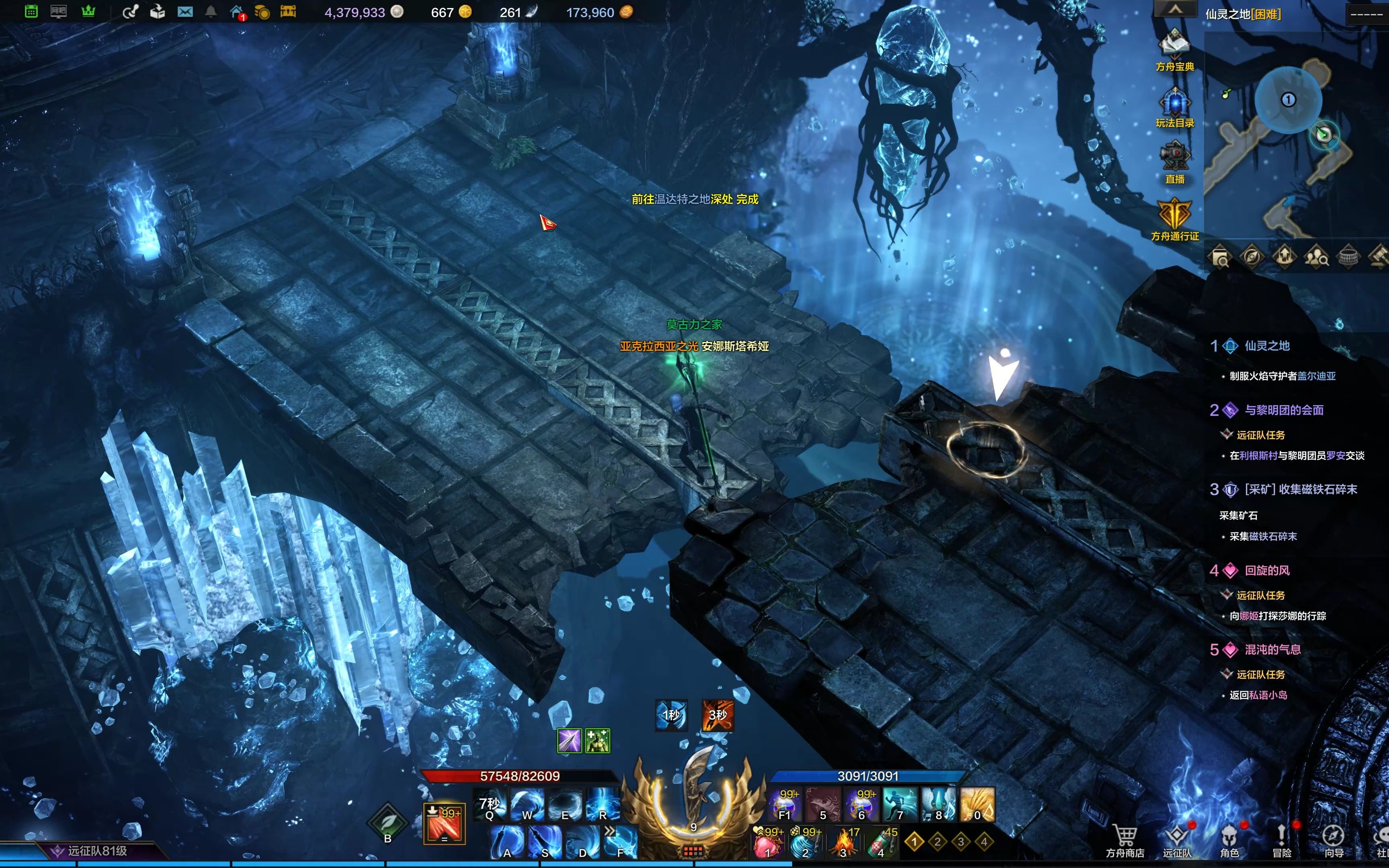The width and height of the screenshot is (1389, 868).
Task: Open the green calendar icon
Action: (x=31, y=12)
